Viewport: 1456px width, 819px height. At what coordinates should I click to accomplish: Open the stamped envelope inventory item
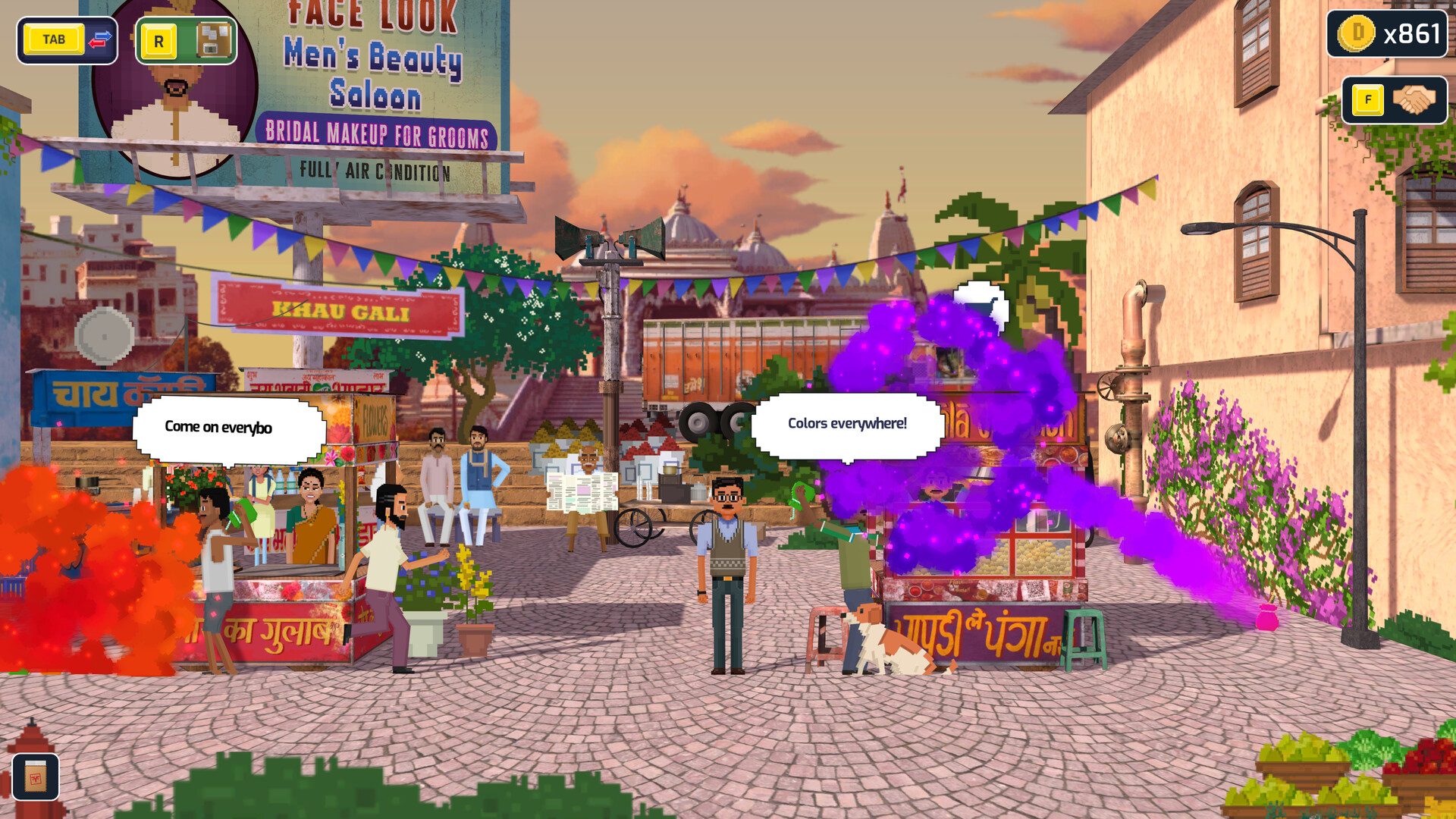click(35, 777)
